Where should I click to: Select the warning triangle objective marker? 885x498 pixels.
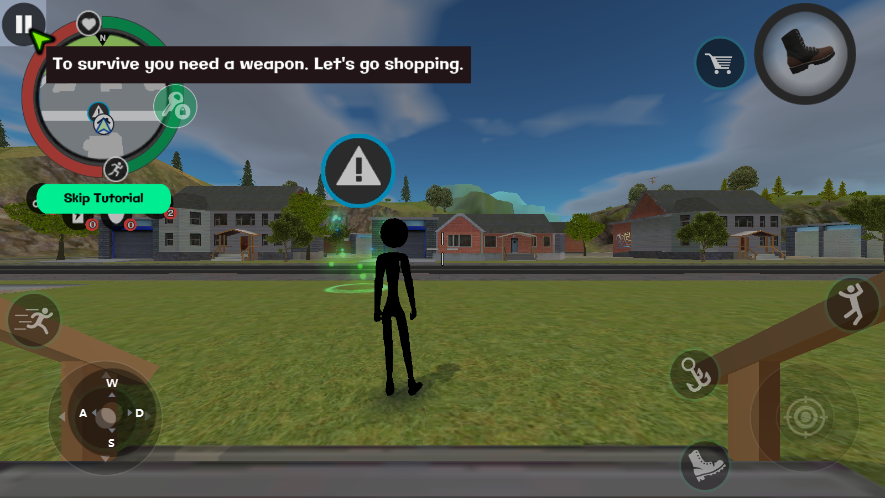(x=358, y=170)
